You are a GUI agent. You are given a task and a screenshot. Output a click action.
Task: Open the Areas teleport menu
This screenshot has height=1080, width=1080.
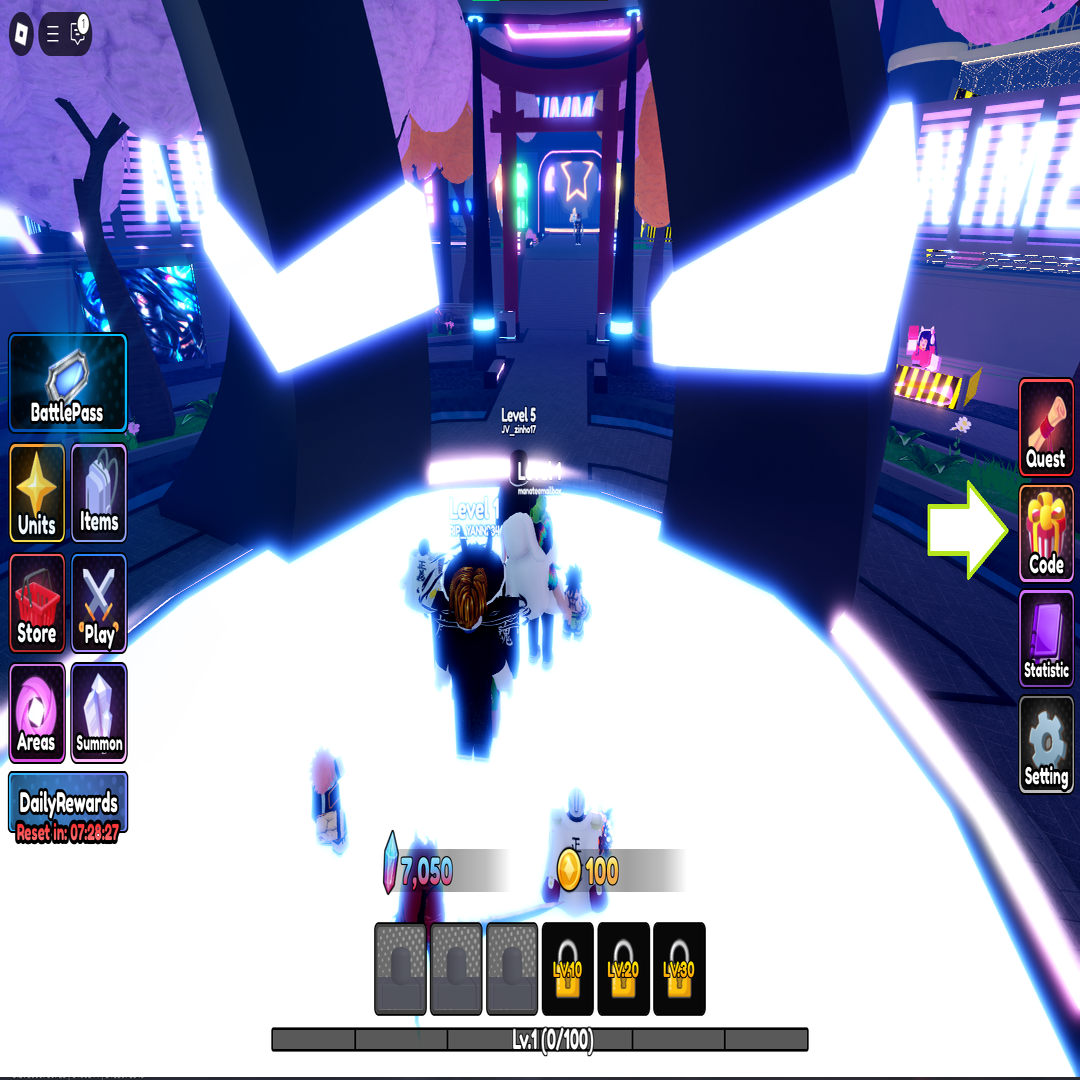(x=37, y=712)
